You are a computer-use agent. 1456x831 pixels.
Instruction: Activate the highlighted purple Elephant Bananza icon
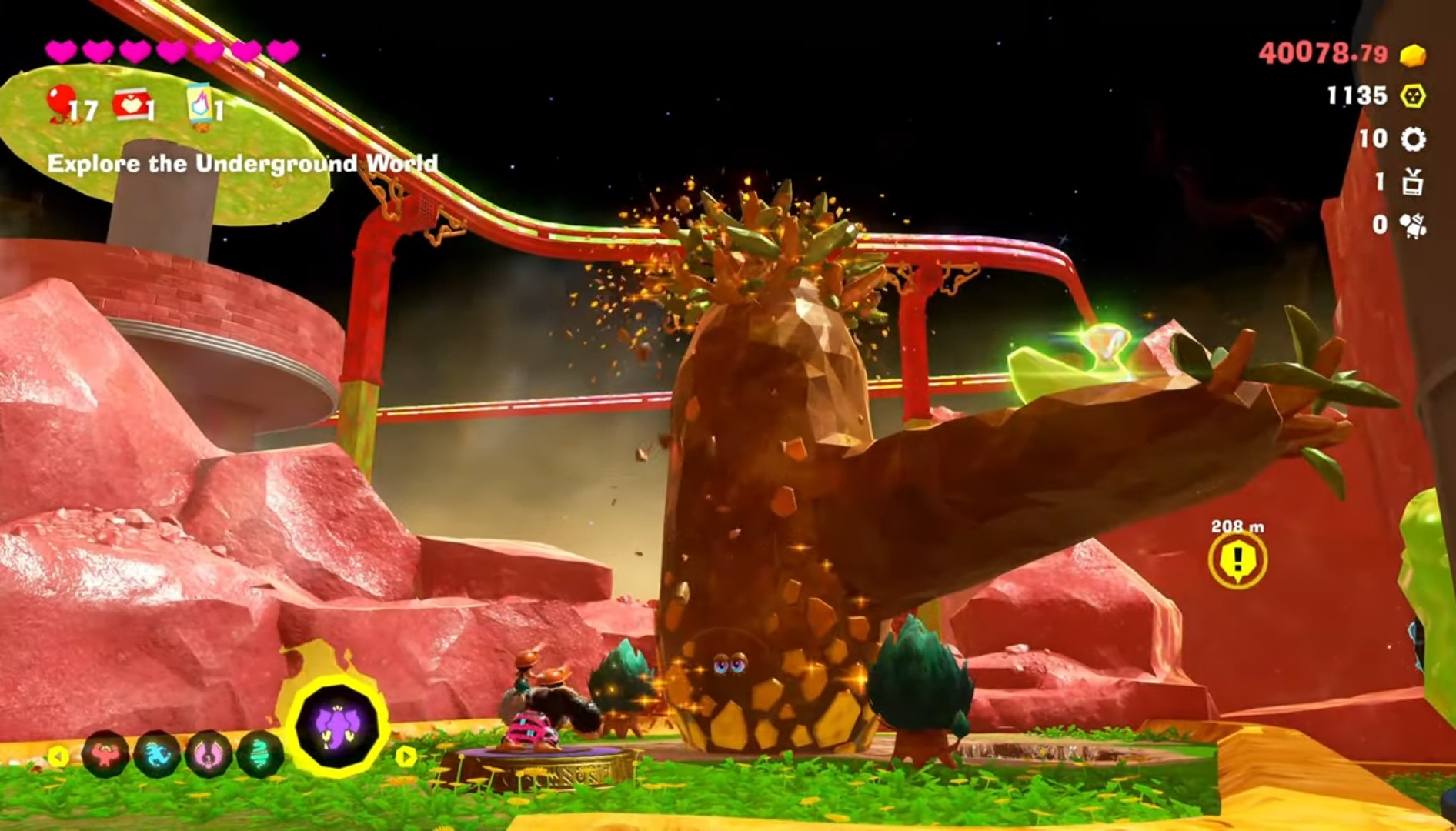pos(336,725)
